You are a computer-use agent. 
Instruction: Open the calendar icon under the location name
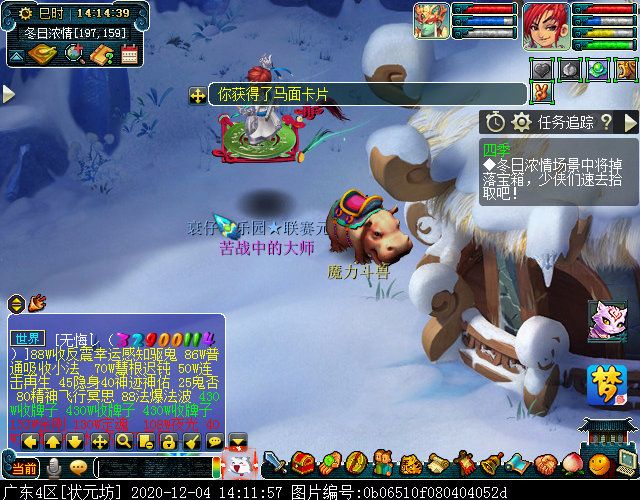pos(129,55)
